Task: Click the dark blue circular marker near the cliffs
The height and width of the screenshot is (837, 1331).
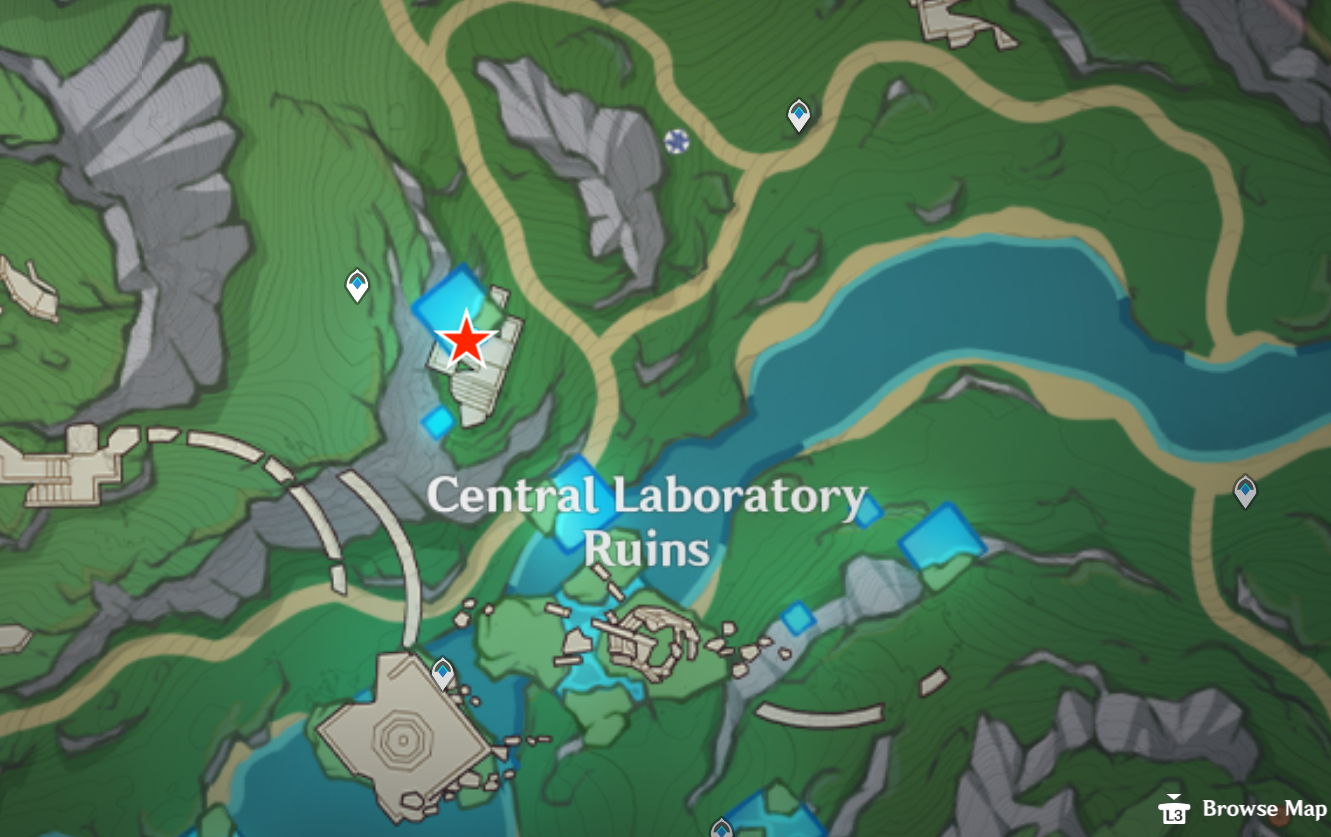Action: pos(678,142)
